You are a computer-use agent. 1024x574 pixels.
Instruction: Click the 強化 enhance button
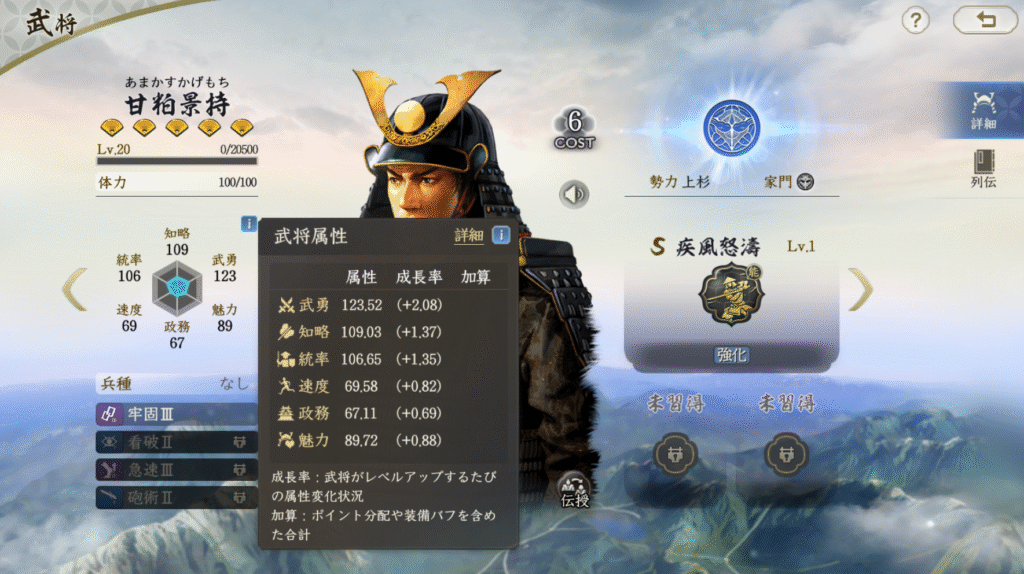point(731,355)
